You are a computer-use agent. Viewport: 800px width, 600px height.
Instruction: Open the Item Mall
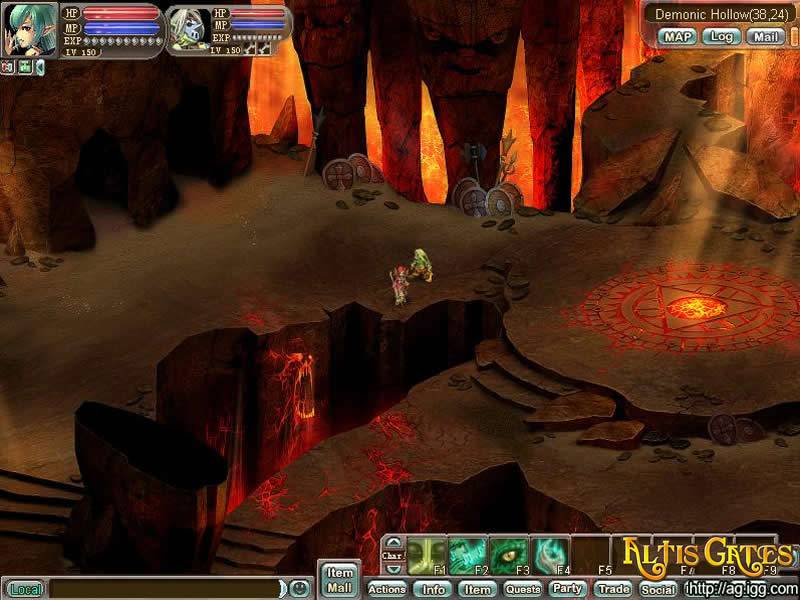point(340,580)
